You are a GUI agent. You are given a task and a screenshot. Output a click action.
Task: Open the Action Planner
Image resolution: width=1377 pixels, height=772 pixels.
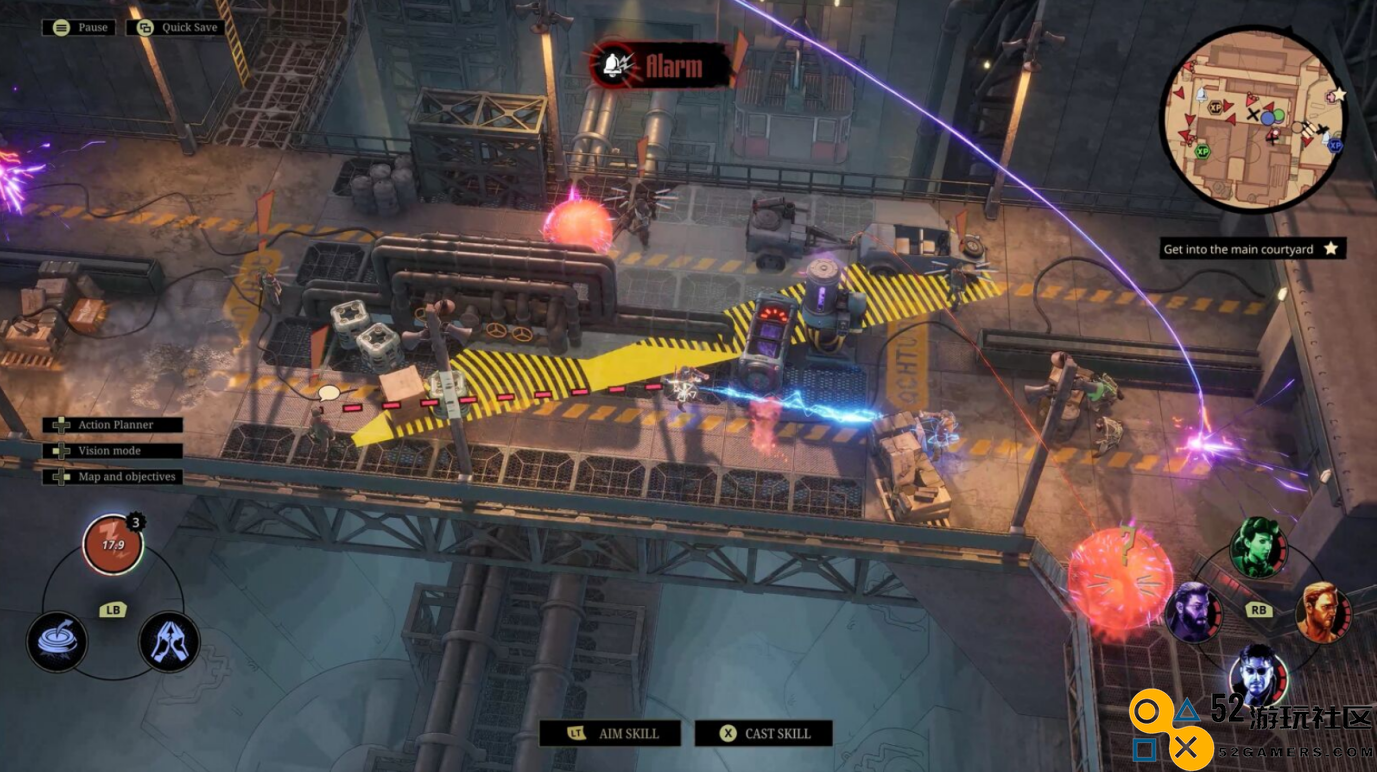tap(113, 425)
